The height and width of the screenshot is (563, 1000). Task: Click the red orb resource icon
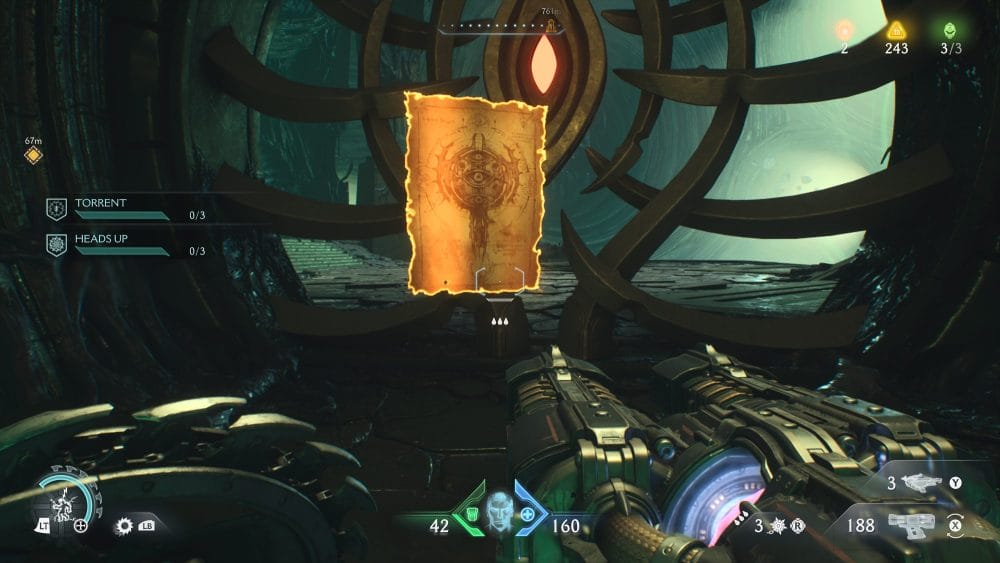coord(845,30)
